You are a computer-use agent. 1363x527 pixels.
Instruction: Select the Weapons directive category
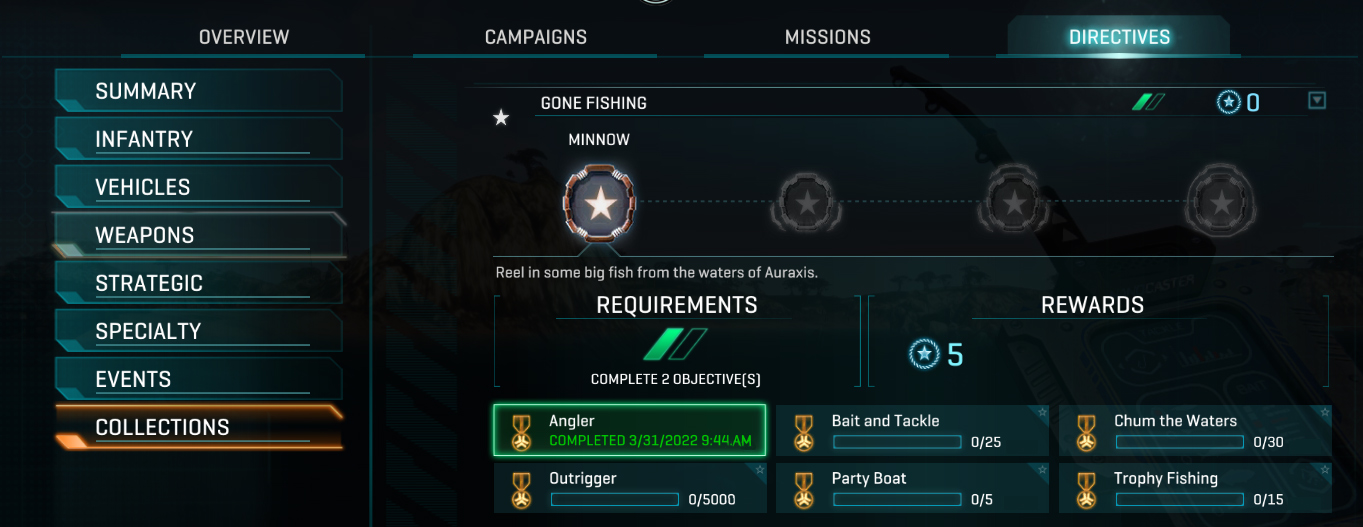click(198, 235)
